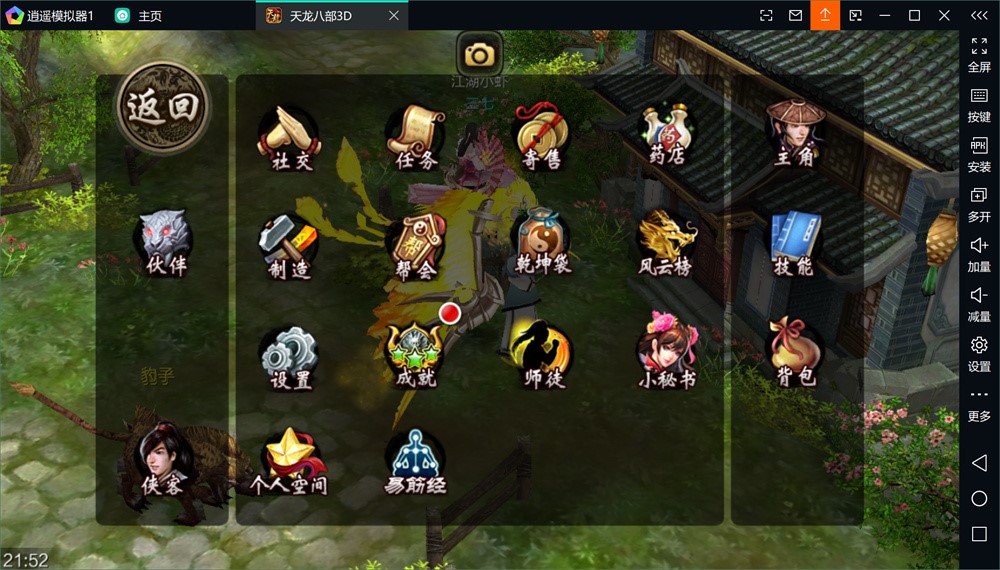Take a screenshot with the camera button
Image resolution: width=1000 pixels, height=570 pixels.
point(480,54)
